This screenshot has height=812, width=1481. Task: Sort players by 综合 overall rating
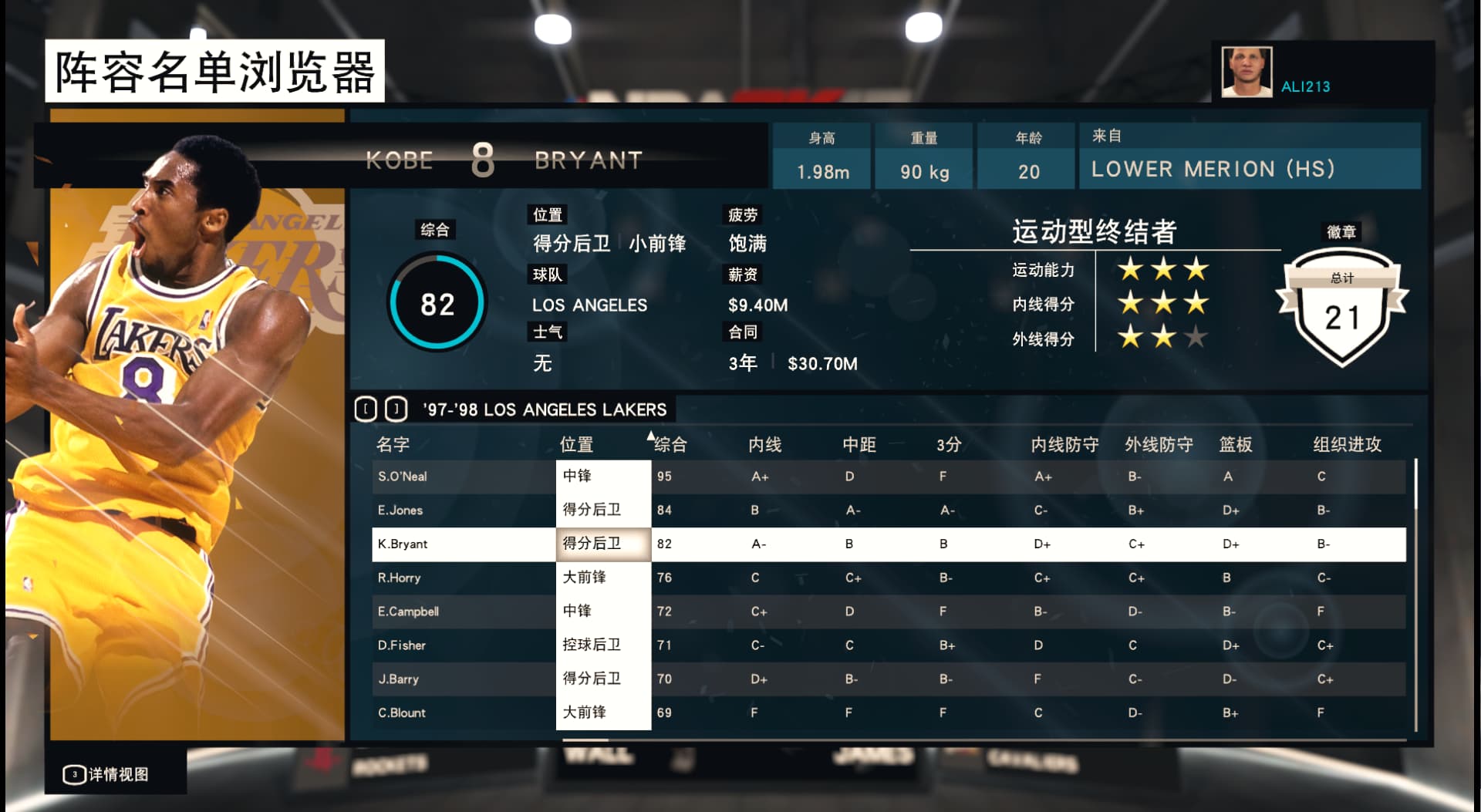[x=670, y=444]
